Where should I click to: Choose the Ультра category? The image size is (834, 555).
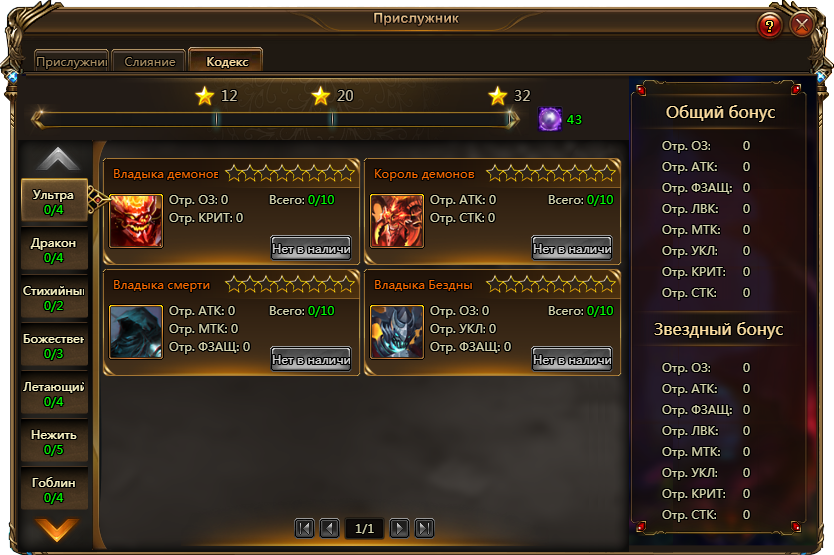[x=54, y=202]
